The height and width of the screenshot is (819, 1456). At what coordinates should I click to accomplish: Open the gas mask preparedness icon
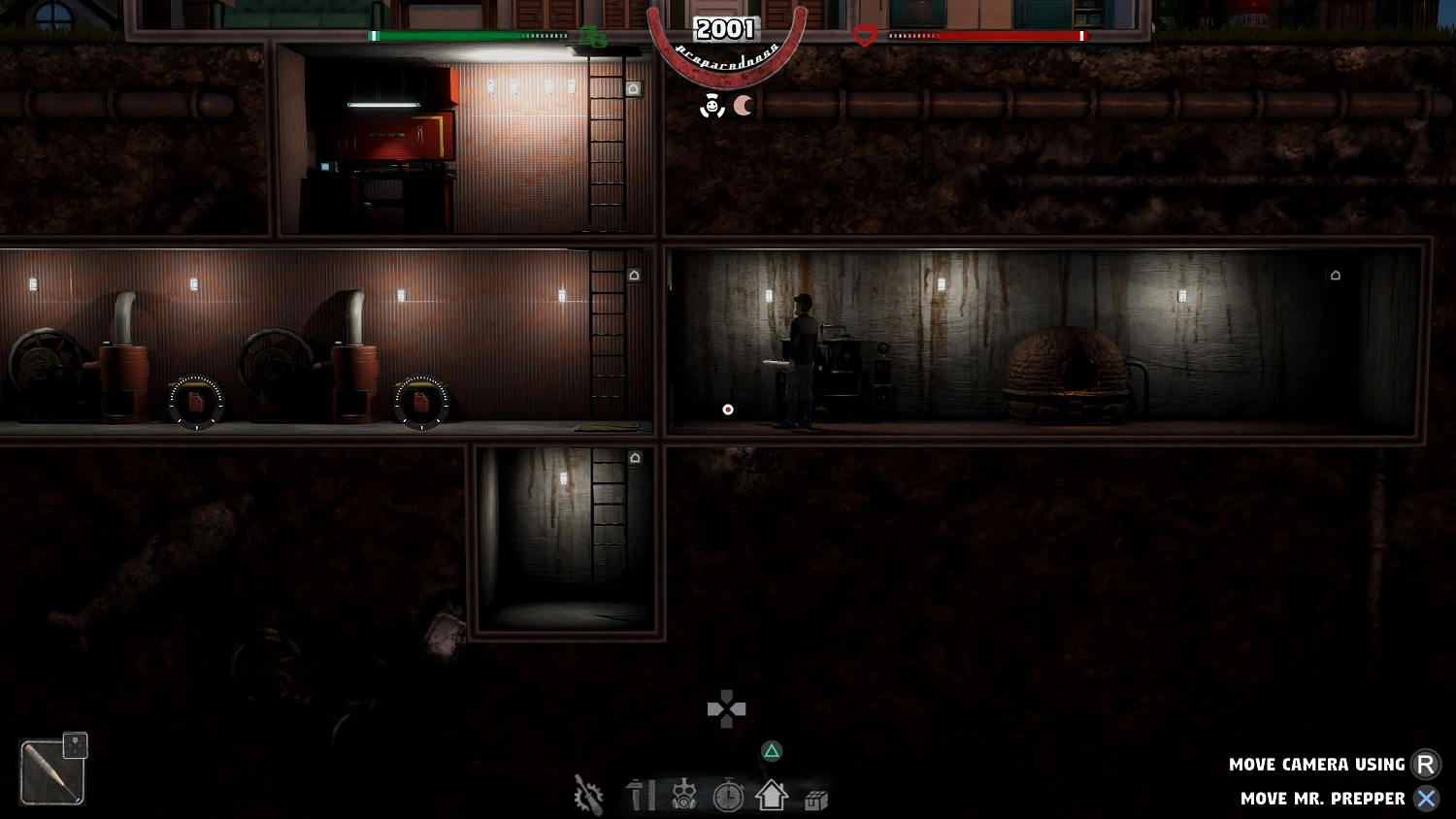[684, 796]
